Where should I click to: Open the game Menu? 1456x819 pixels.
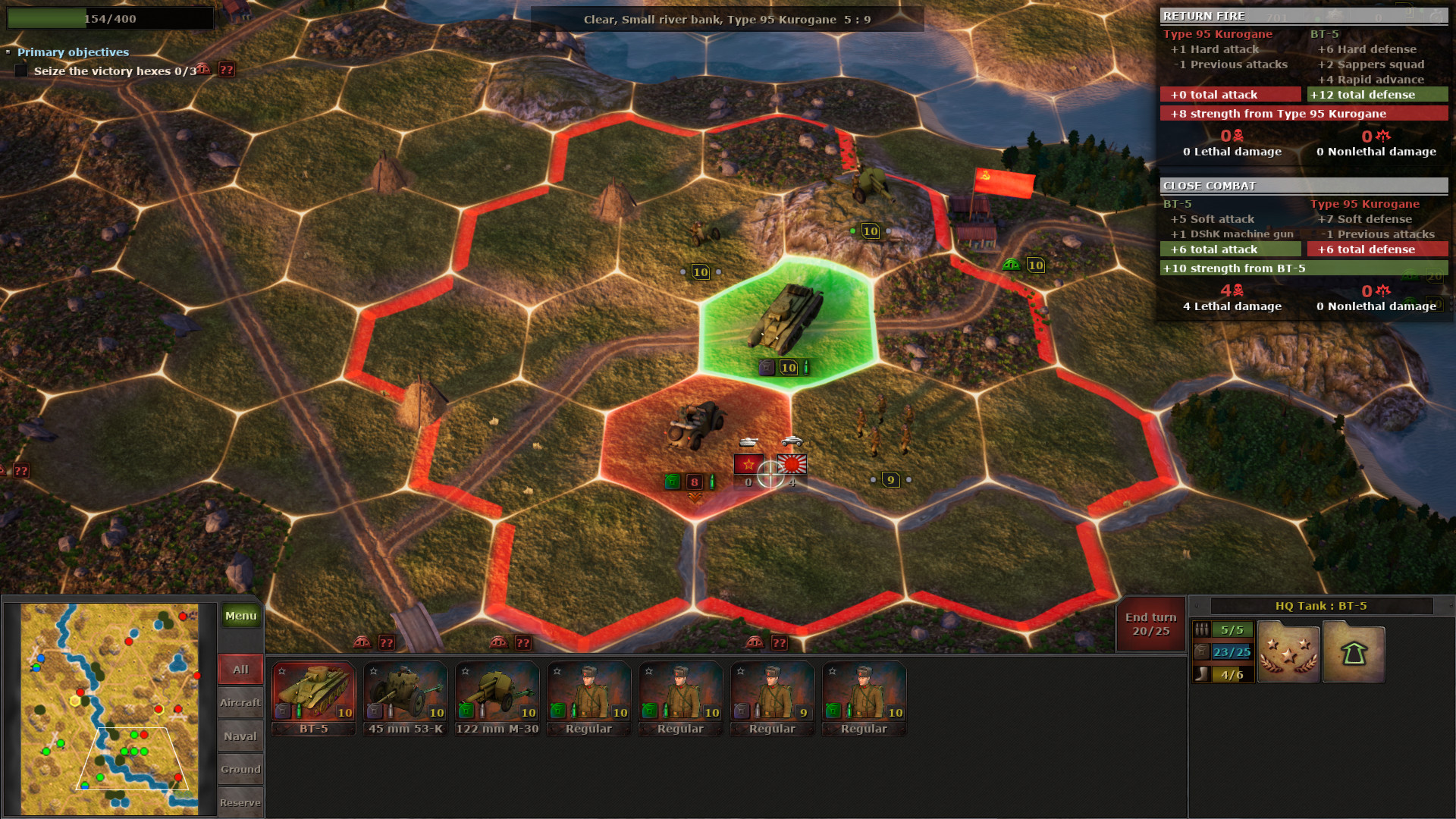240,616
